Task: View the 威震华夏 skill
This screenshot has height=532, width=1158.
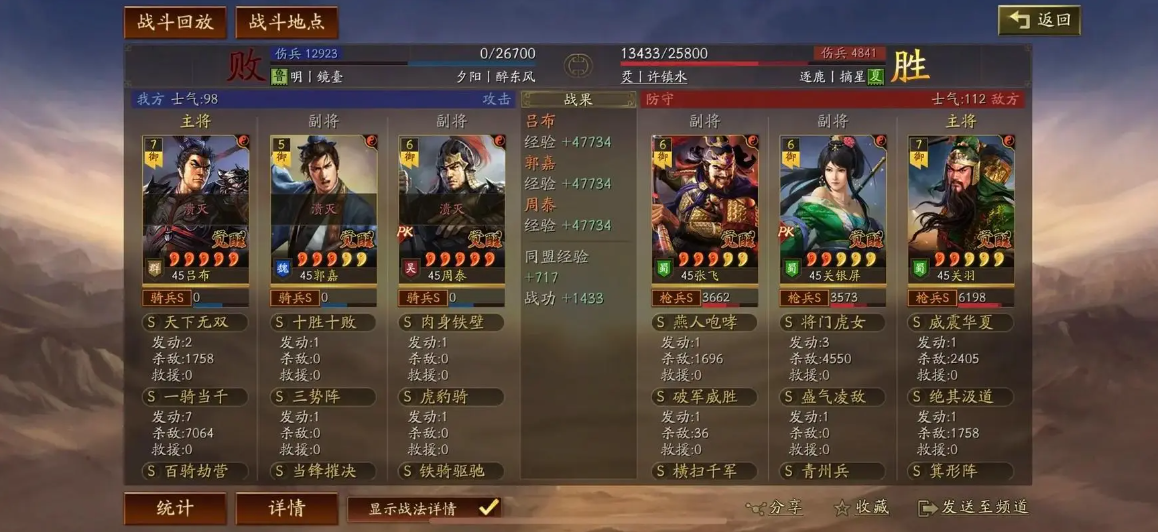Action: [x=961, y=323]
